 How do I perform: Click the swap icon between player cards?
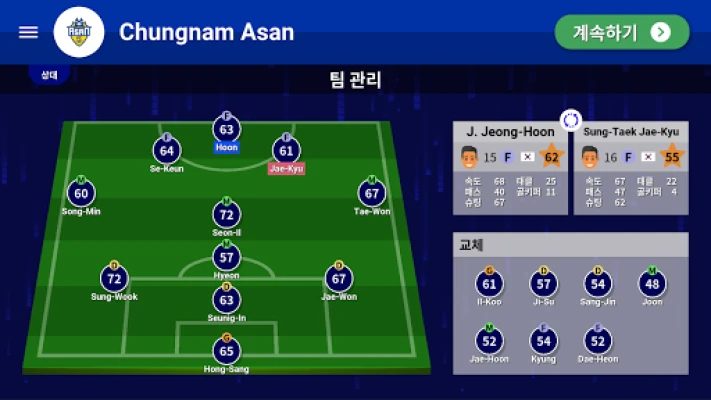[x=570, y=121]
